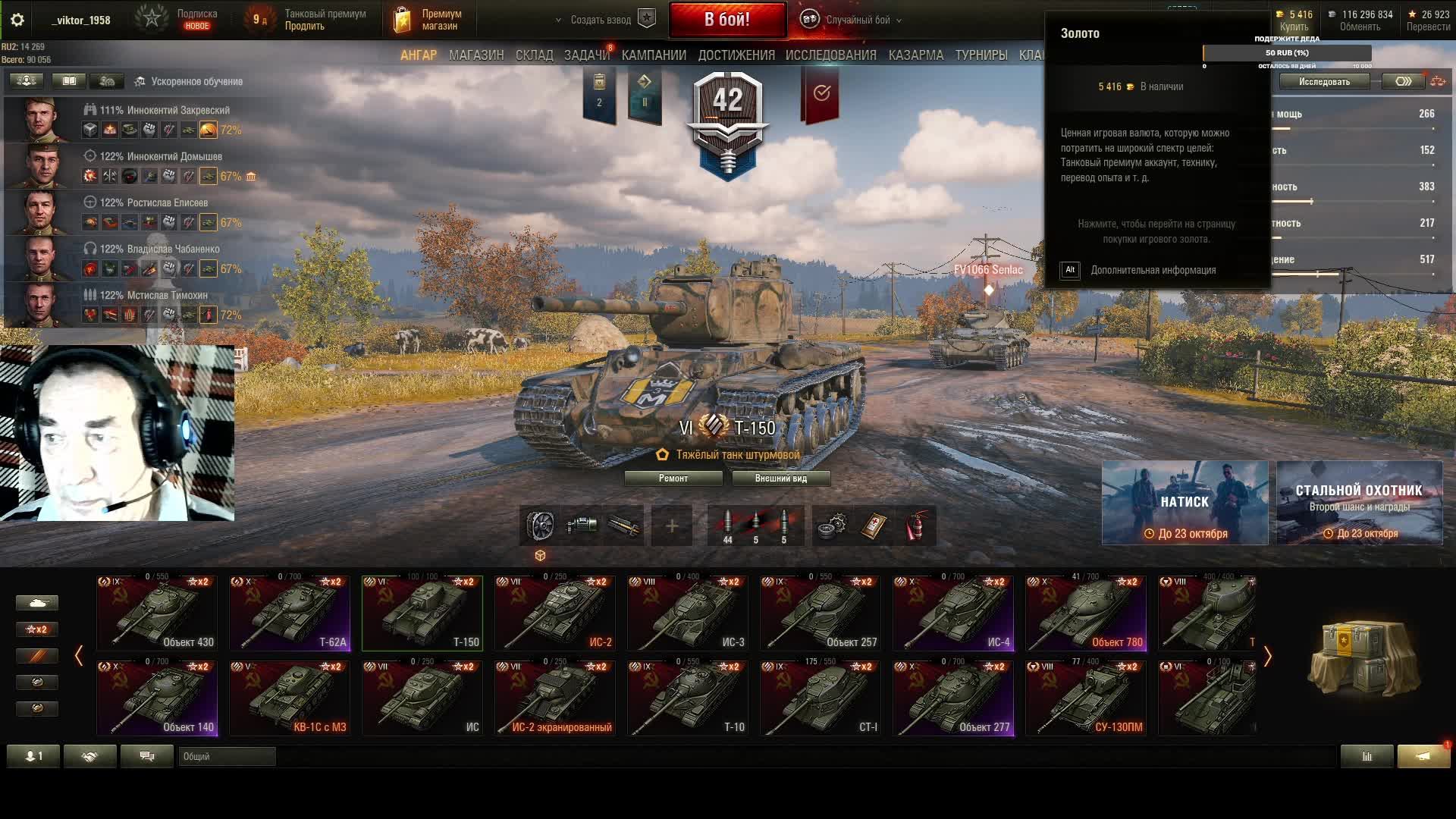
Task: Switch to the МАГАЗИН tab
Action: click(x=475, y=55)
